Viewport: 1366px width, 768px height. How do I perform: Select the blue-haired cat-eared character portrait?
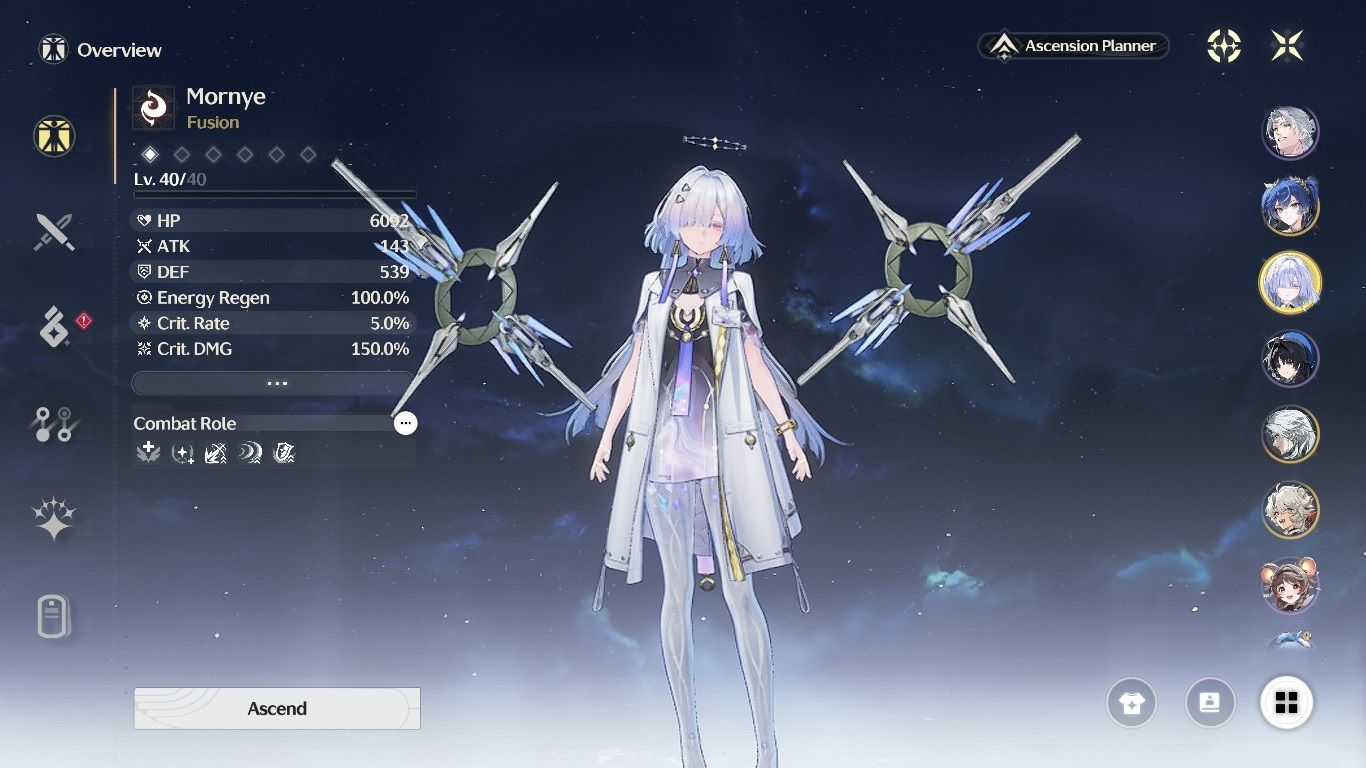coord(1290,205)
